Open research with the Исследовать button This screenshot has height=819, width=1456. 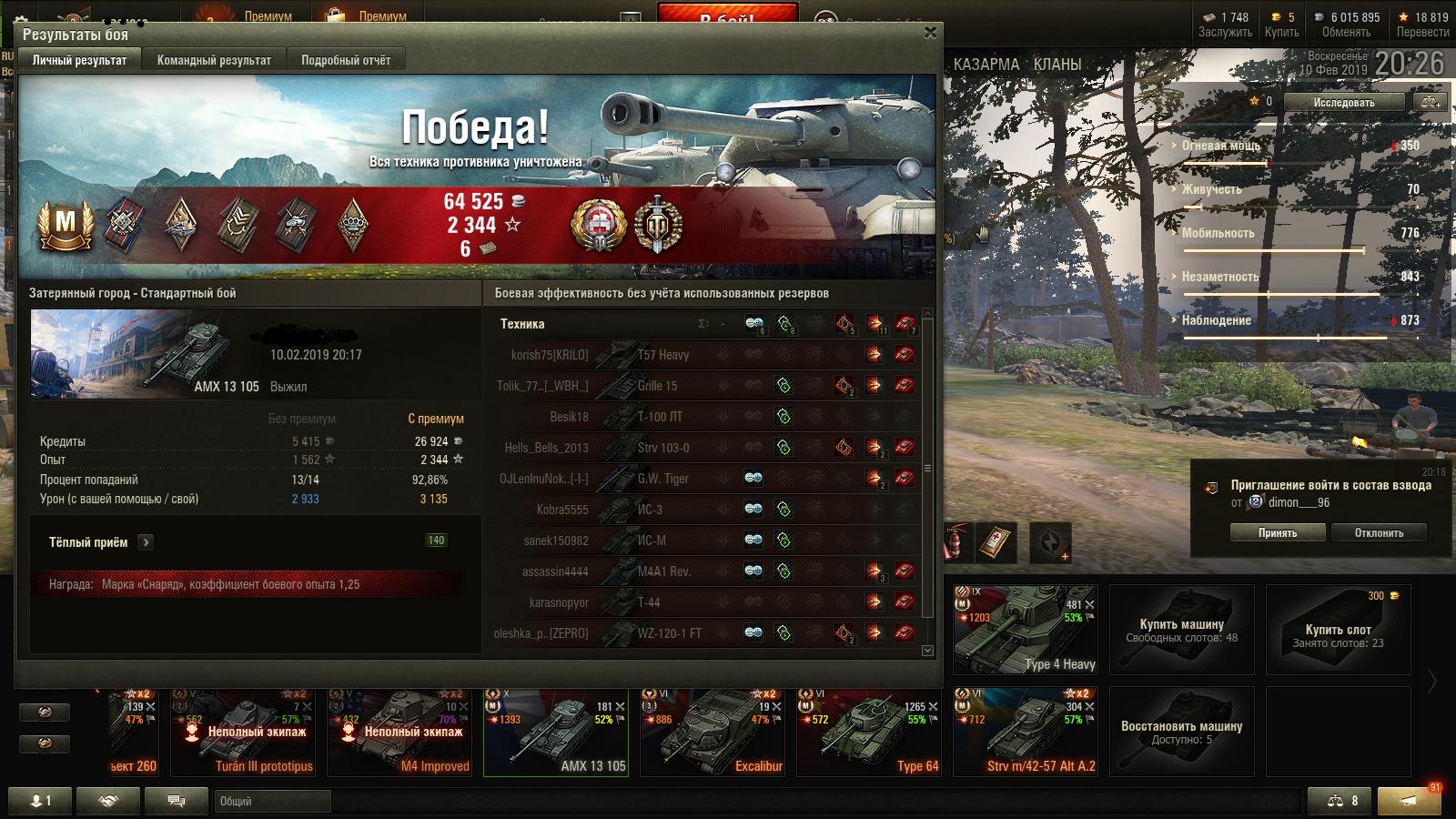[x=1343, y=103]
